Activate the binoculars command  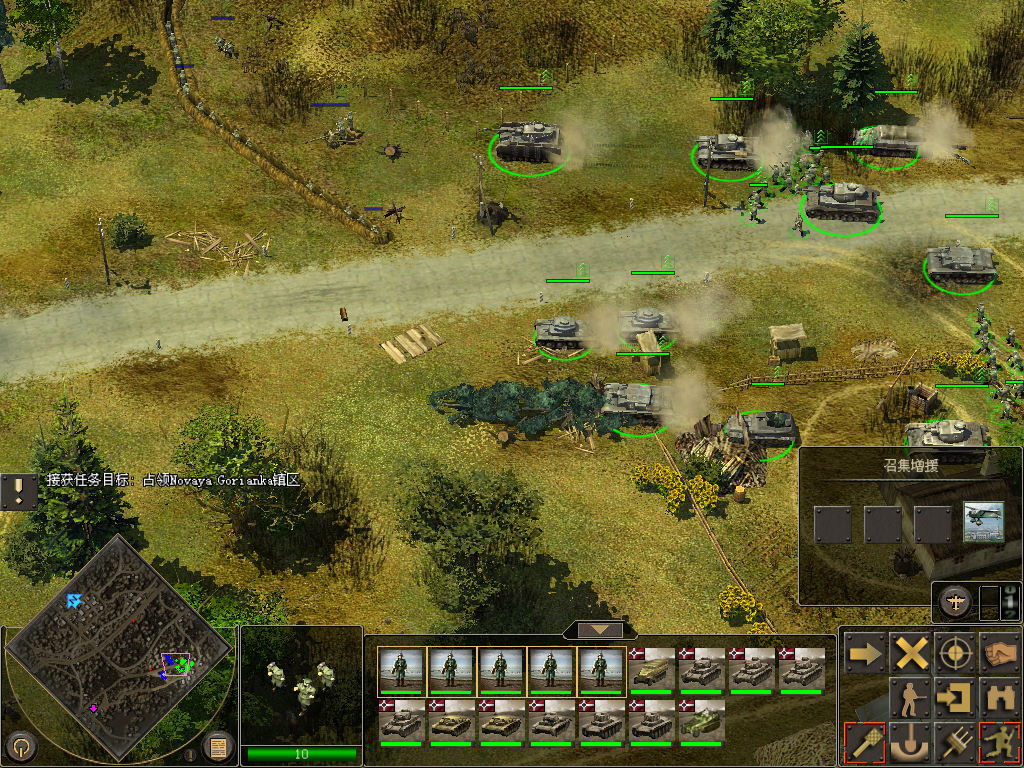[x=999, y=698]
